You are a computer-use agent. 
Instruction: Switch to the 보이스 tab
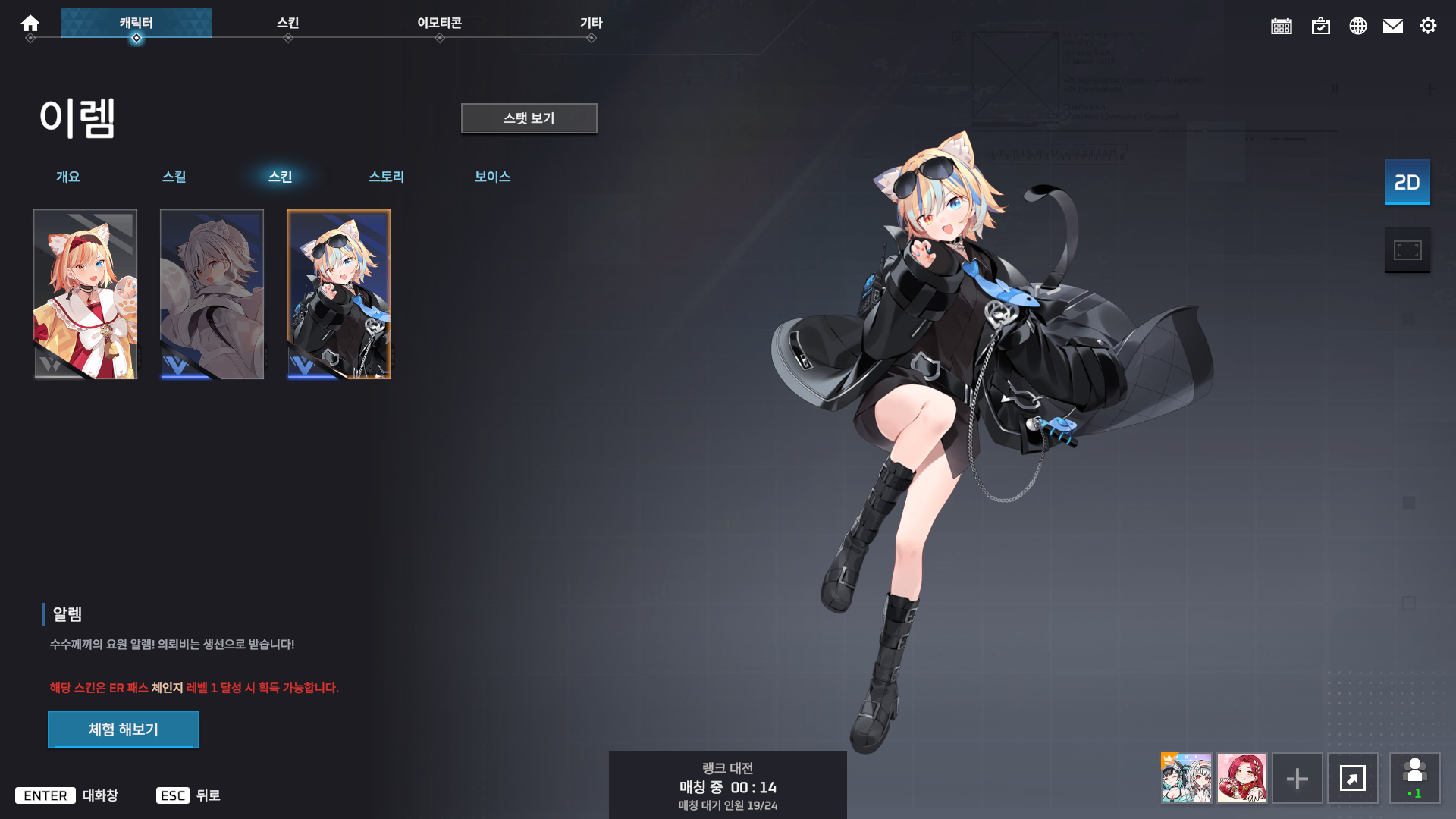(x=492, y=177)
